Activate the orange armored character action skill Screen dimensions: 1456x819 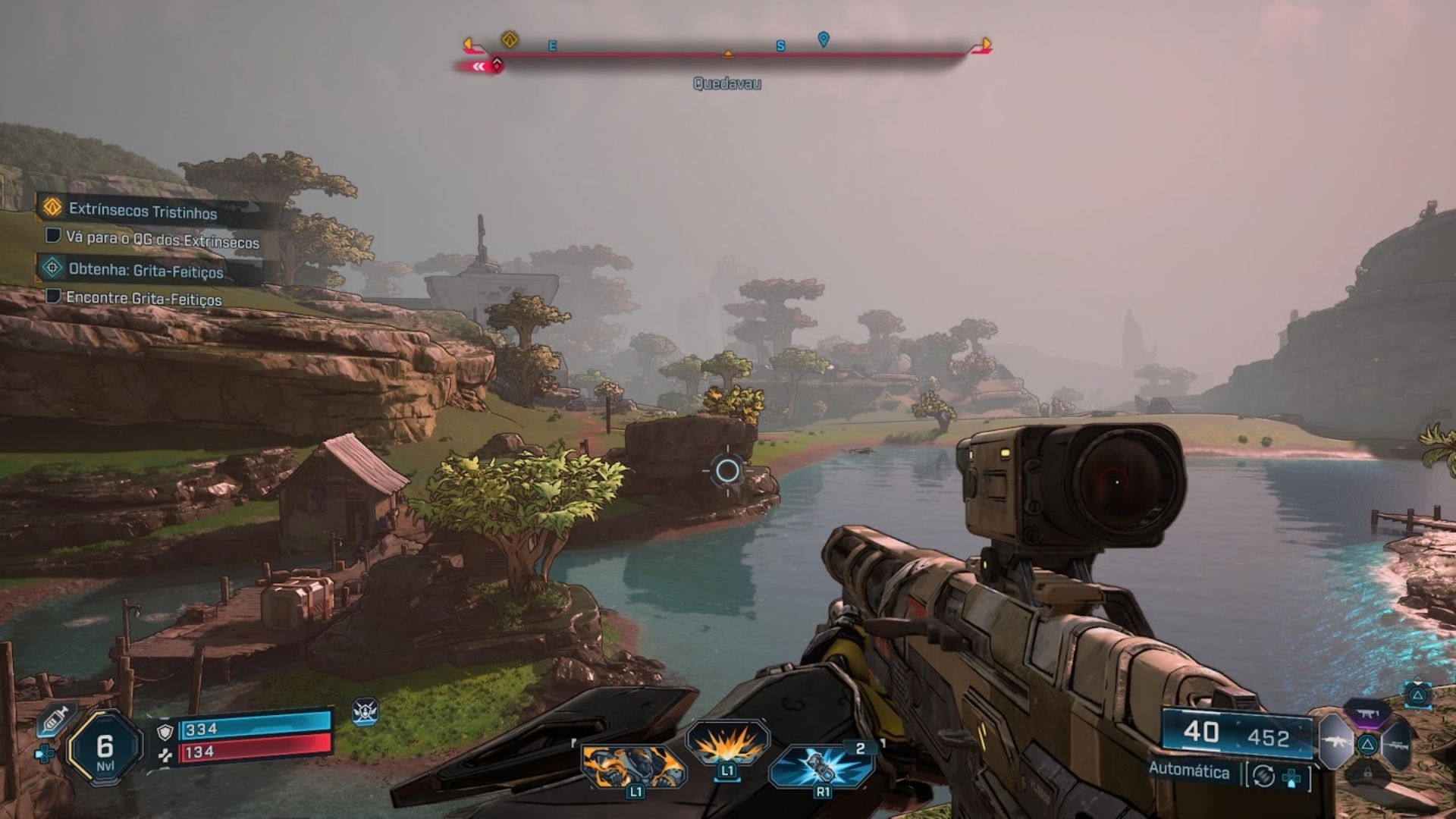click(x=634, y=766)
